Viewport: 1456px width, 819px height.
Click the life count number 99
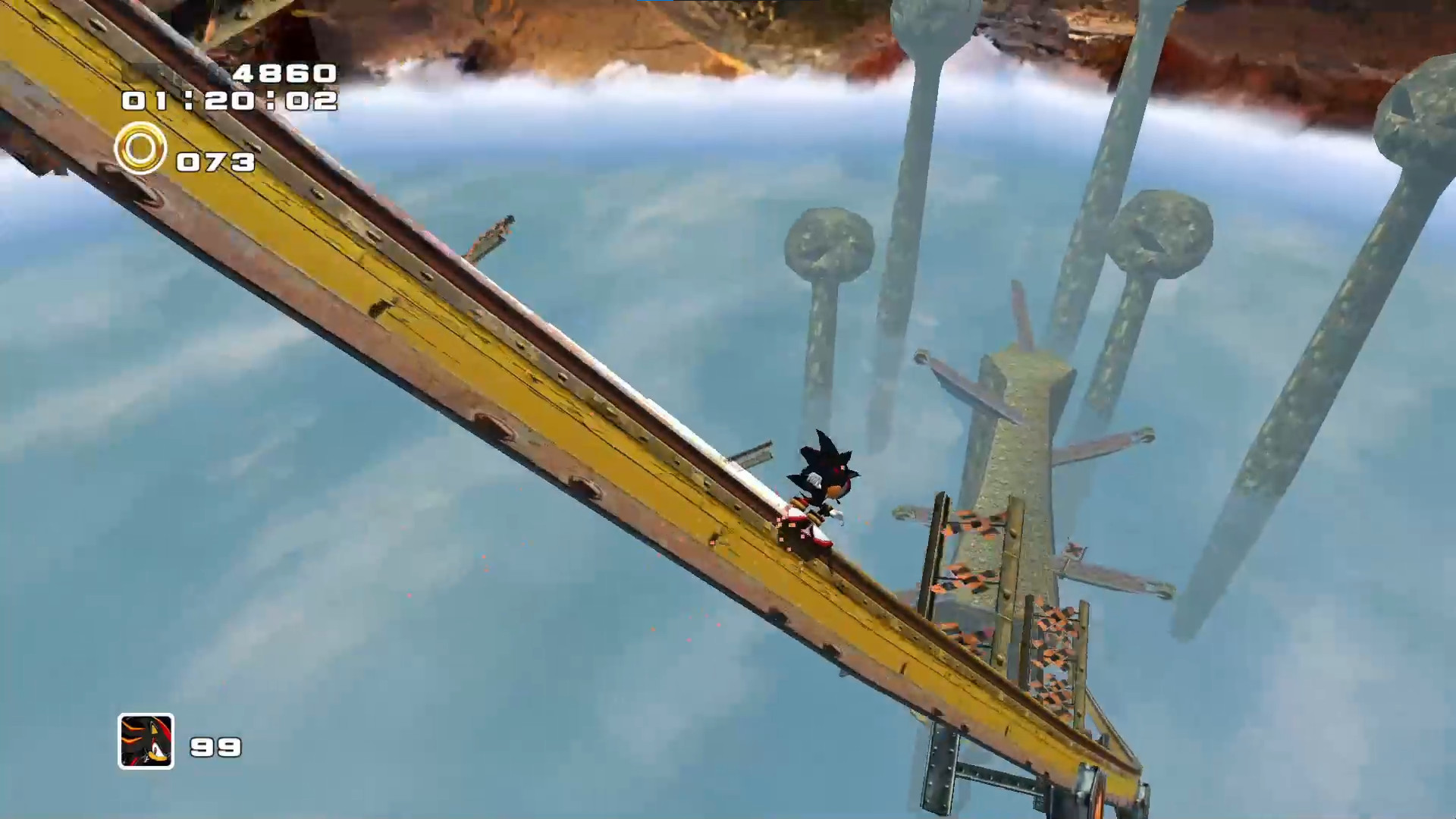[215, 746]
